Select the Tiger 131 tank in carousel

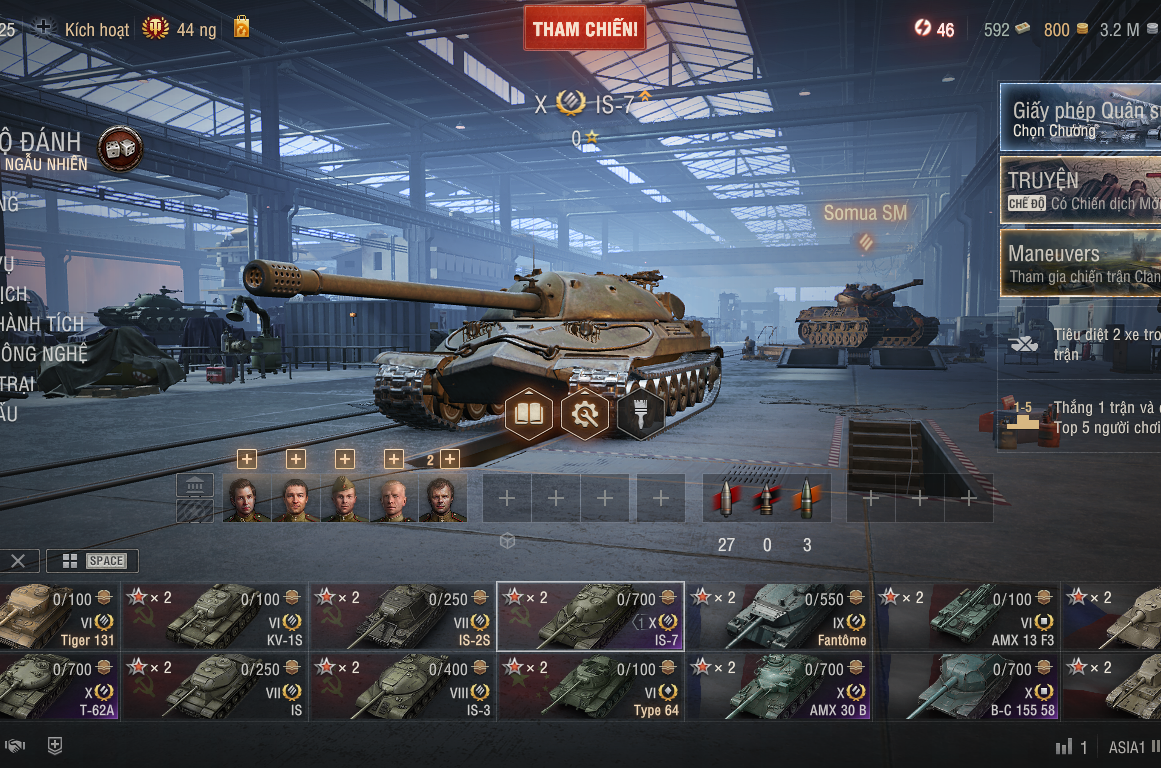coord(60,617)
